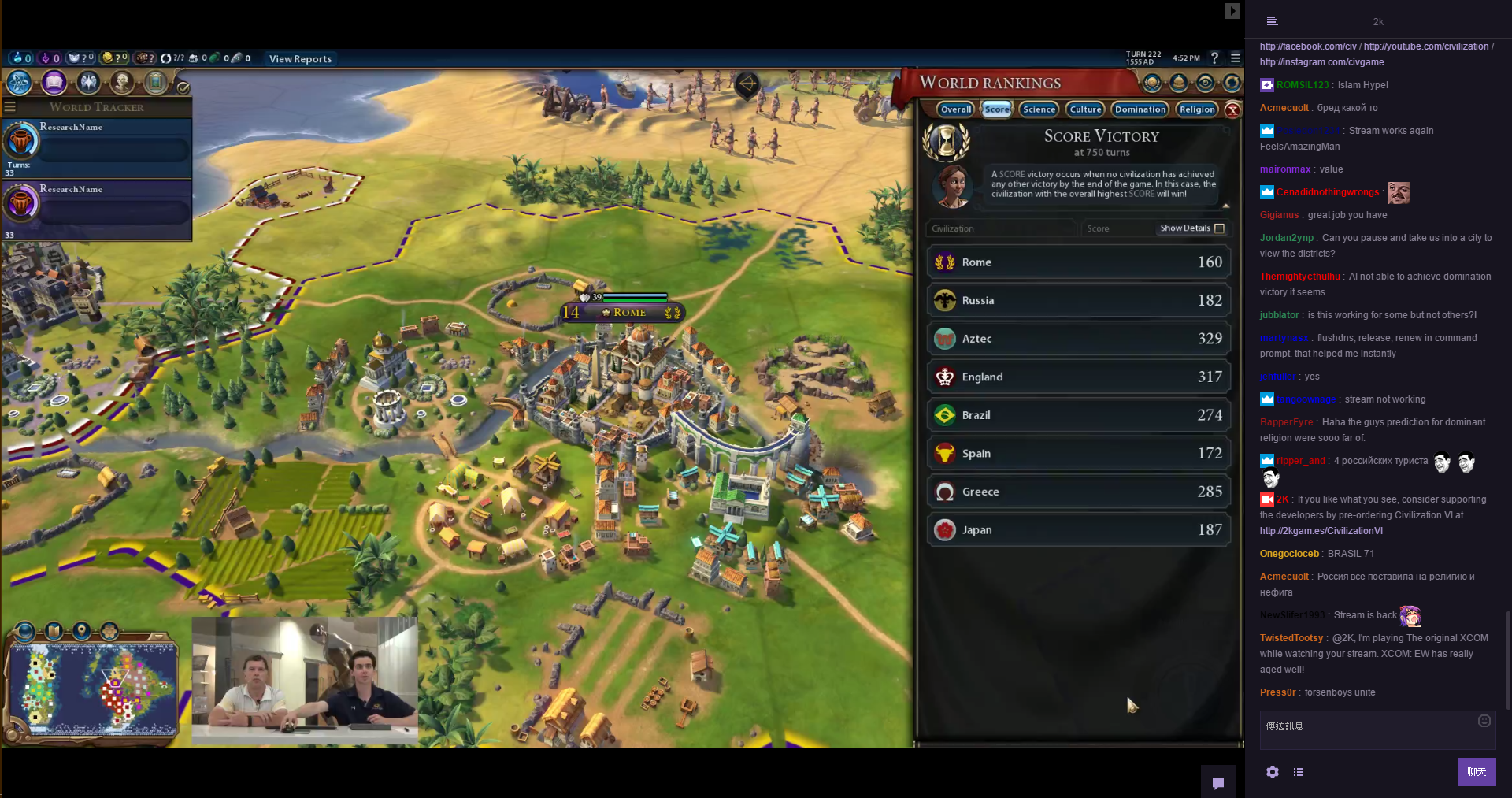This screenshot has height=798, width=1512.
Task: Choose England in the rankings list
Action: click(1078, 377)
